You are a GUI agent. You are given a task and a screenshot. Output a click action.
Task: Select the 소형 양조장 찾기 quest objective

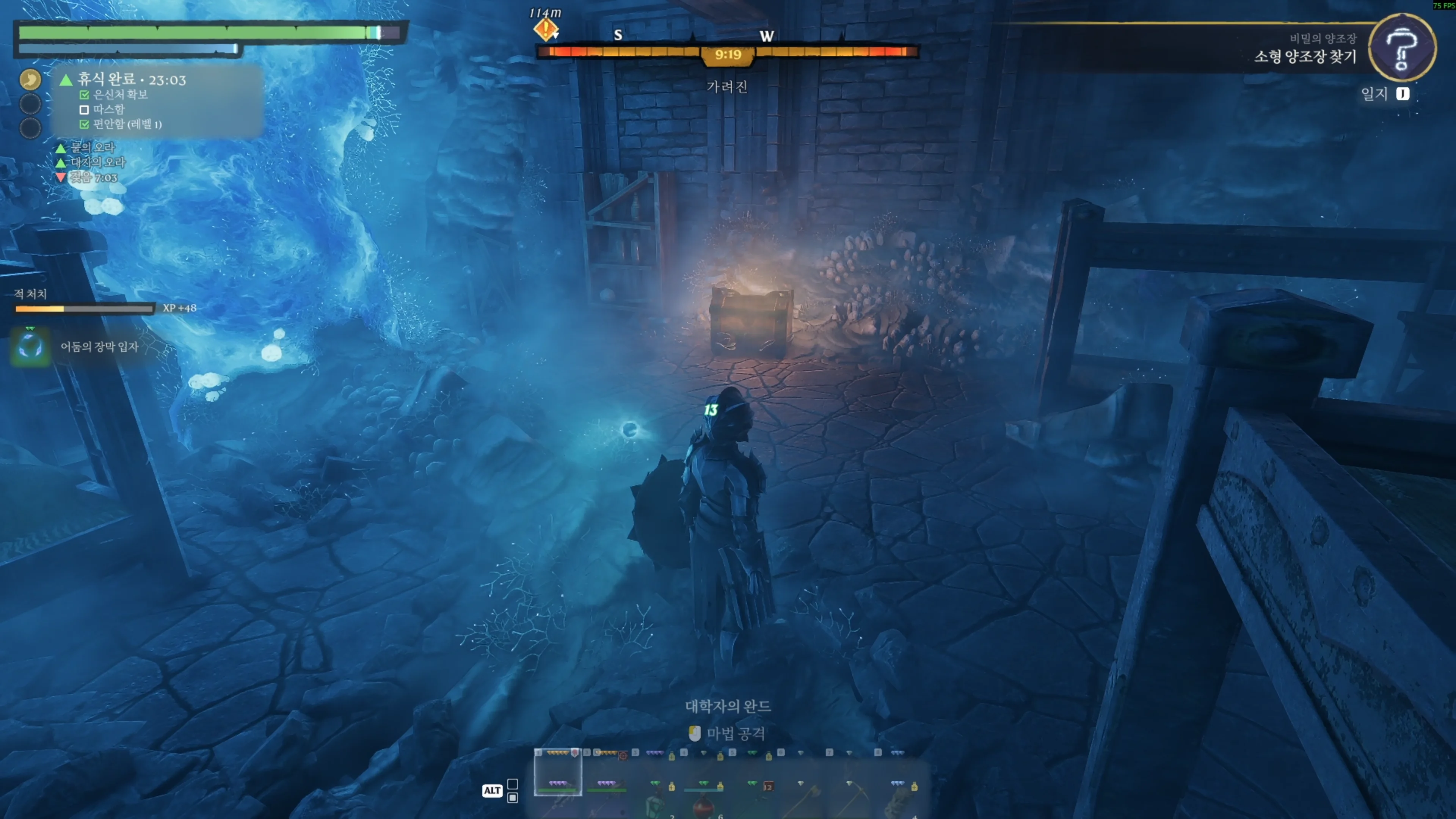click(1304, 56)
